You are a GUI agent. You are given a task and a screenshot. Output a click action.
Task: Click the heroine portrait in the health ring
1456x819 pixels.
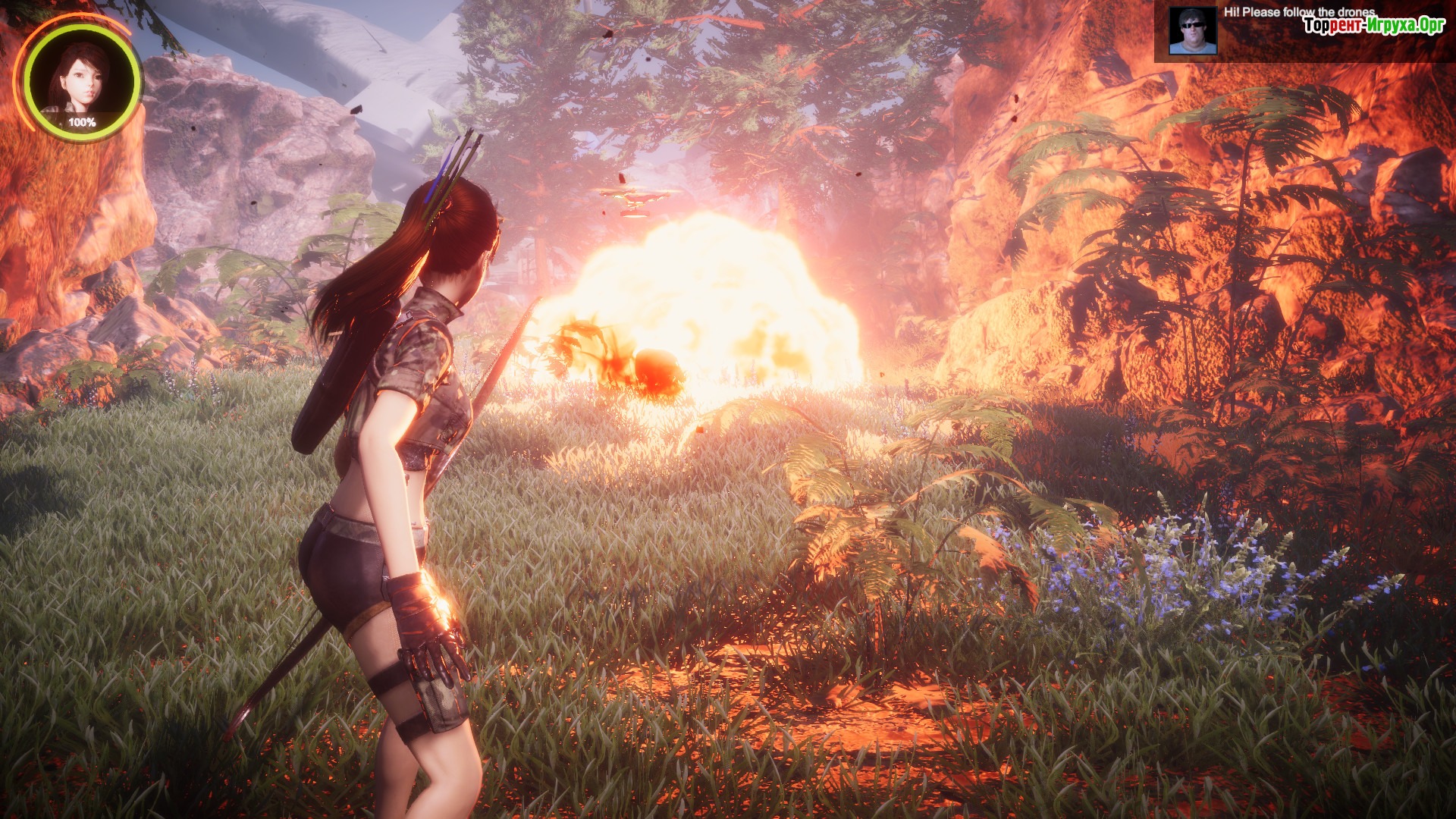tap(81, 79)
